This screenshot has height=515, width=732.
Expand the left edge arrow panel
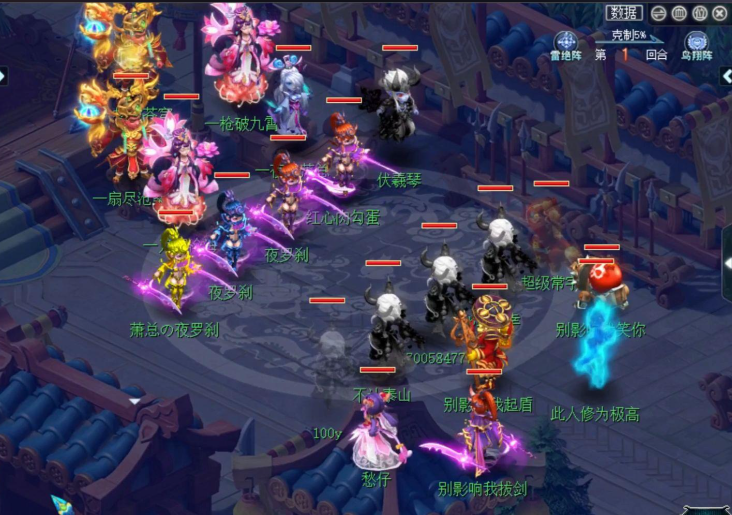4,76
